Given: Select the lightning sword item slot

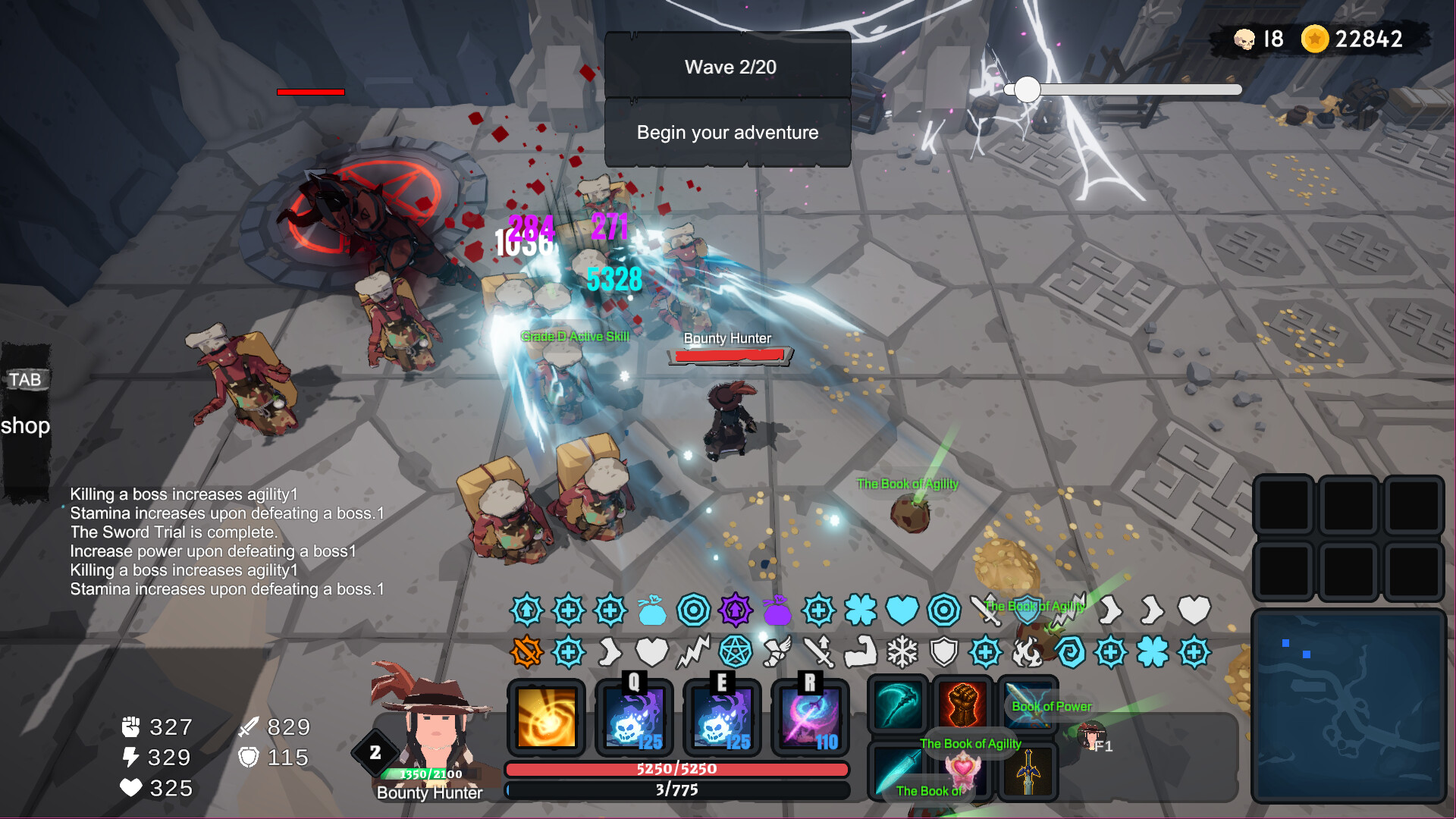Looking at the screenshot, I should pos(1028,705).
